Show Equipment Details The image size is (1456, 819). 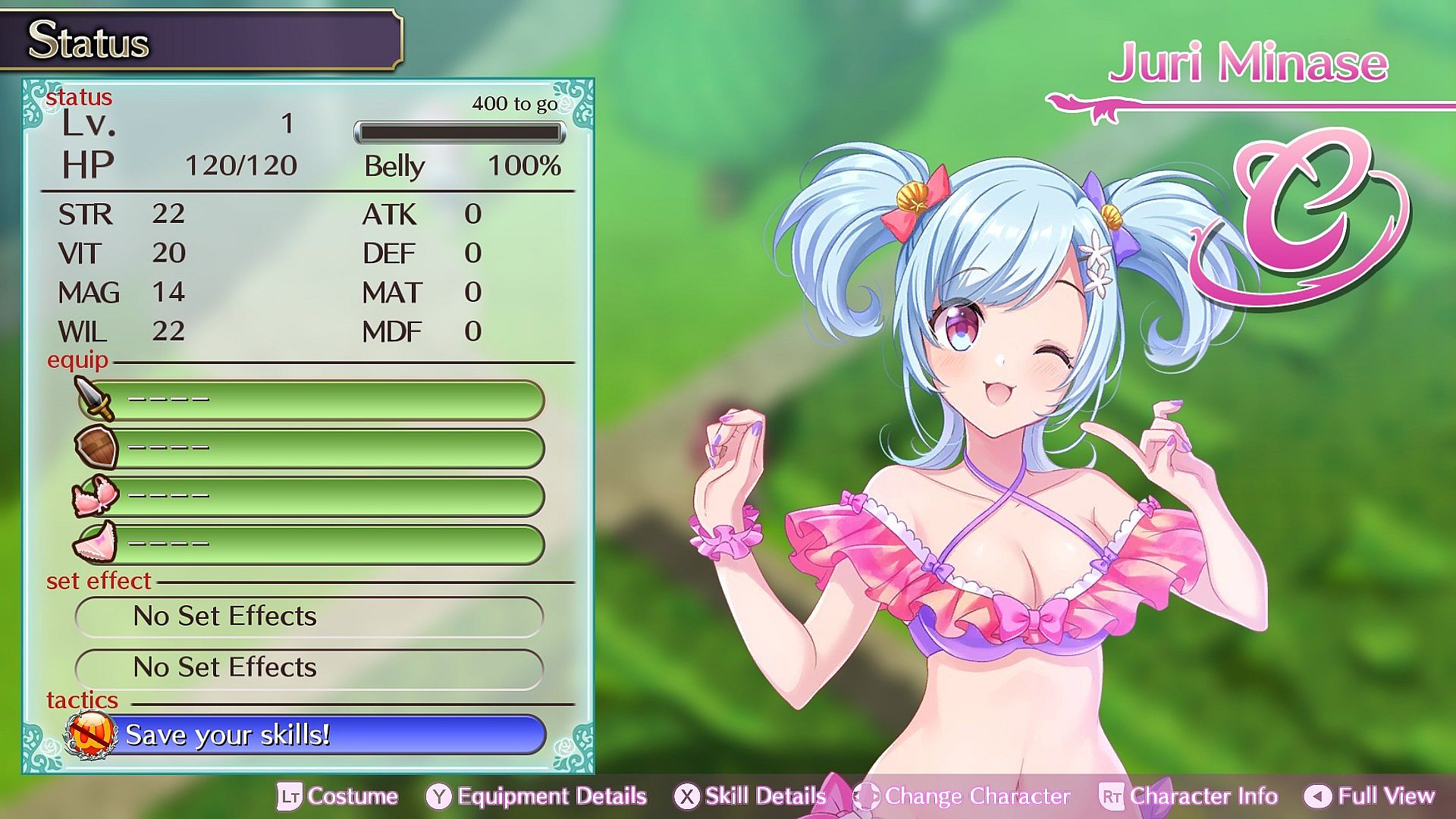click(x=537, y=796)
